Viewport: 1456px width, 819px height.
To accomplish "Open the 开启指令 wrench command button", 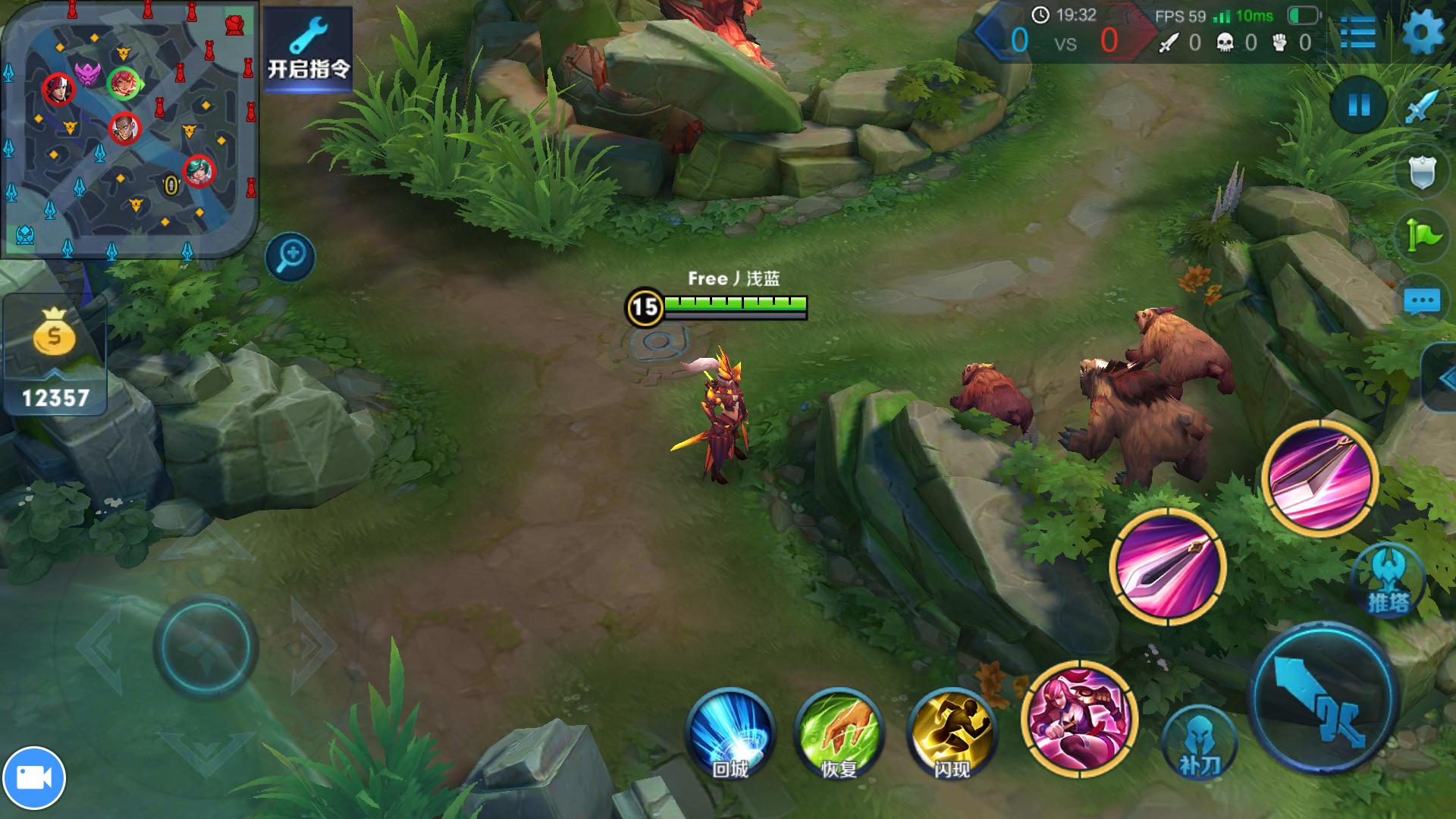I will pyautogui.click(x=308, y=47).
